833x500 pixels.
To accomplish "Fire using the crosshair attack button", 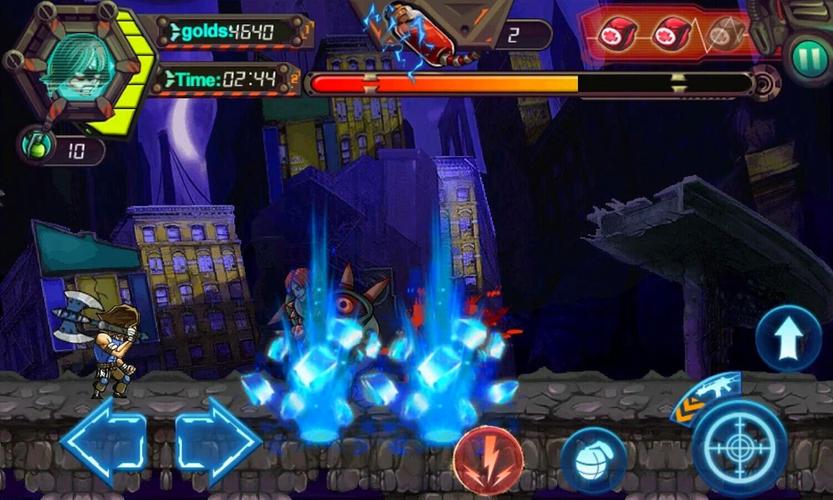I will (x=739, y=446).
